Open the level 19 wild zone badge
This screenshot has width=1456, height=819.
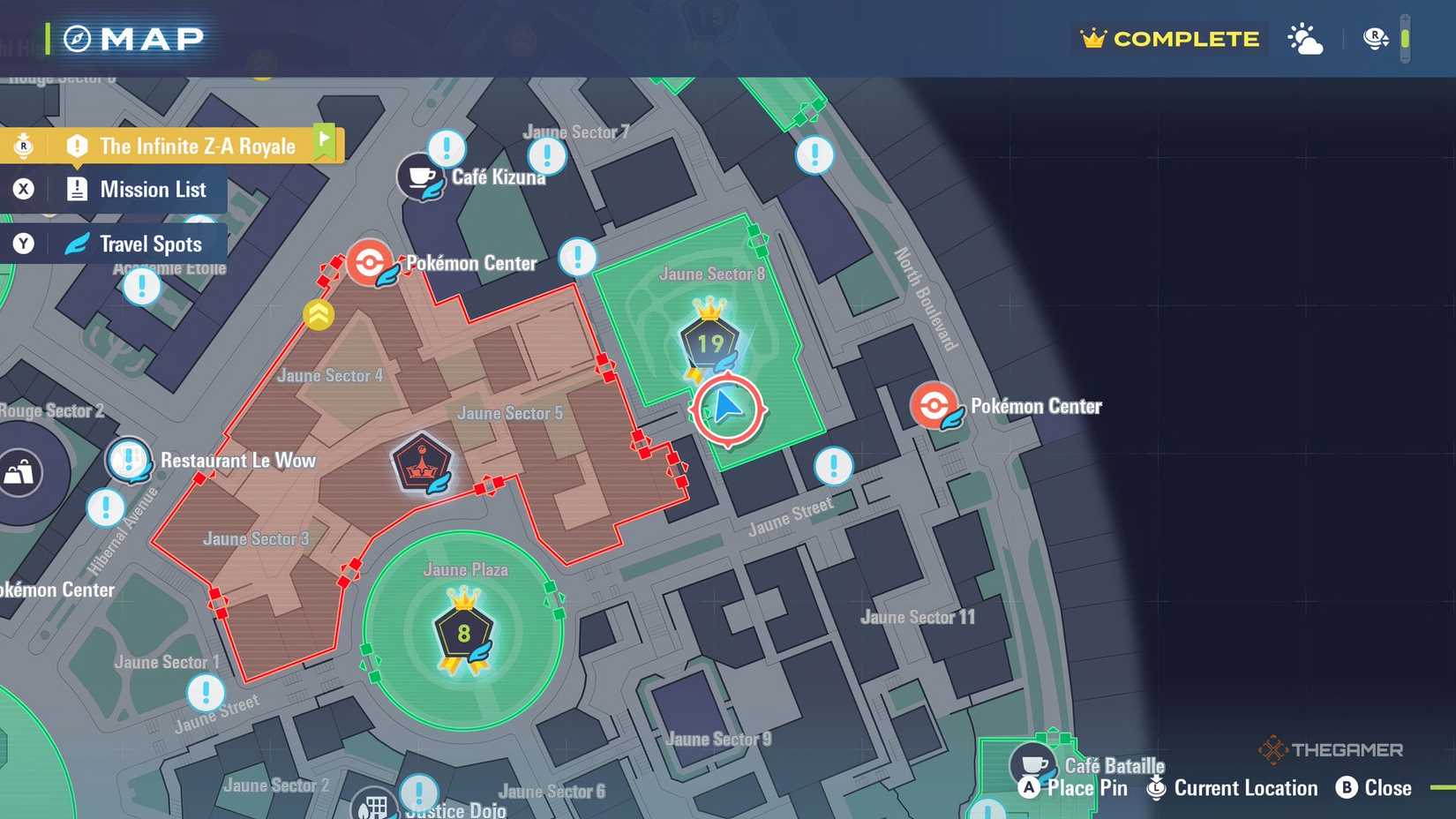pyautogui.click(x=711, y=344)
